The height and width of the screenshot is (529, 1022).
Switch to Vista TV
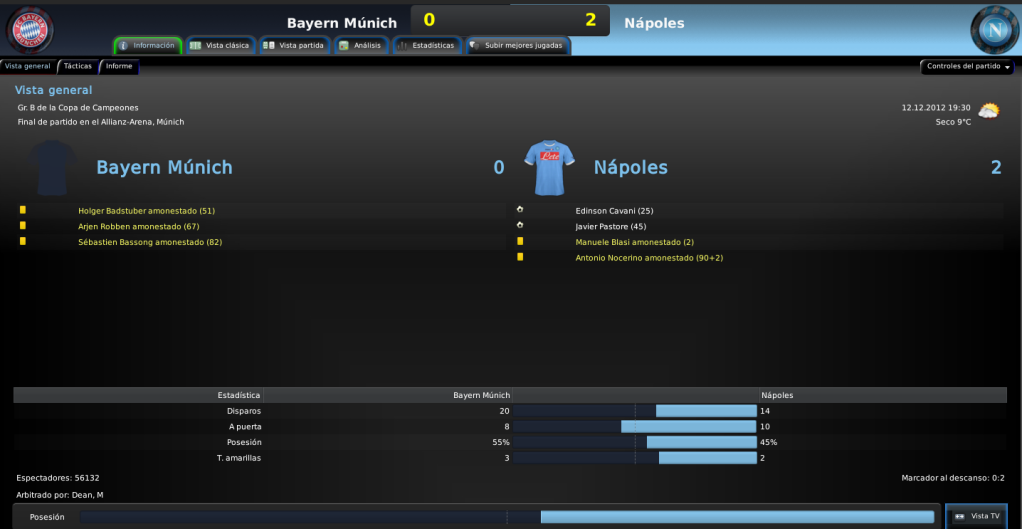pos(978,516)
